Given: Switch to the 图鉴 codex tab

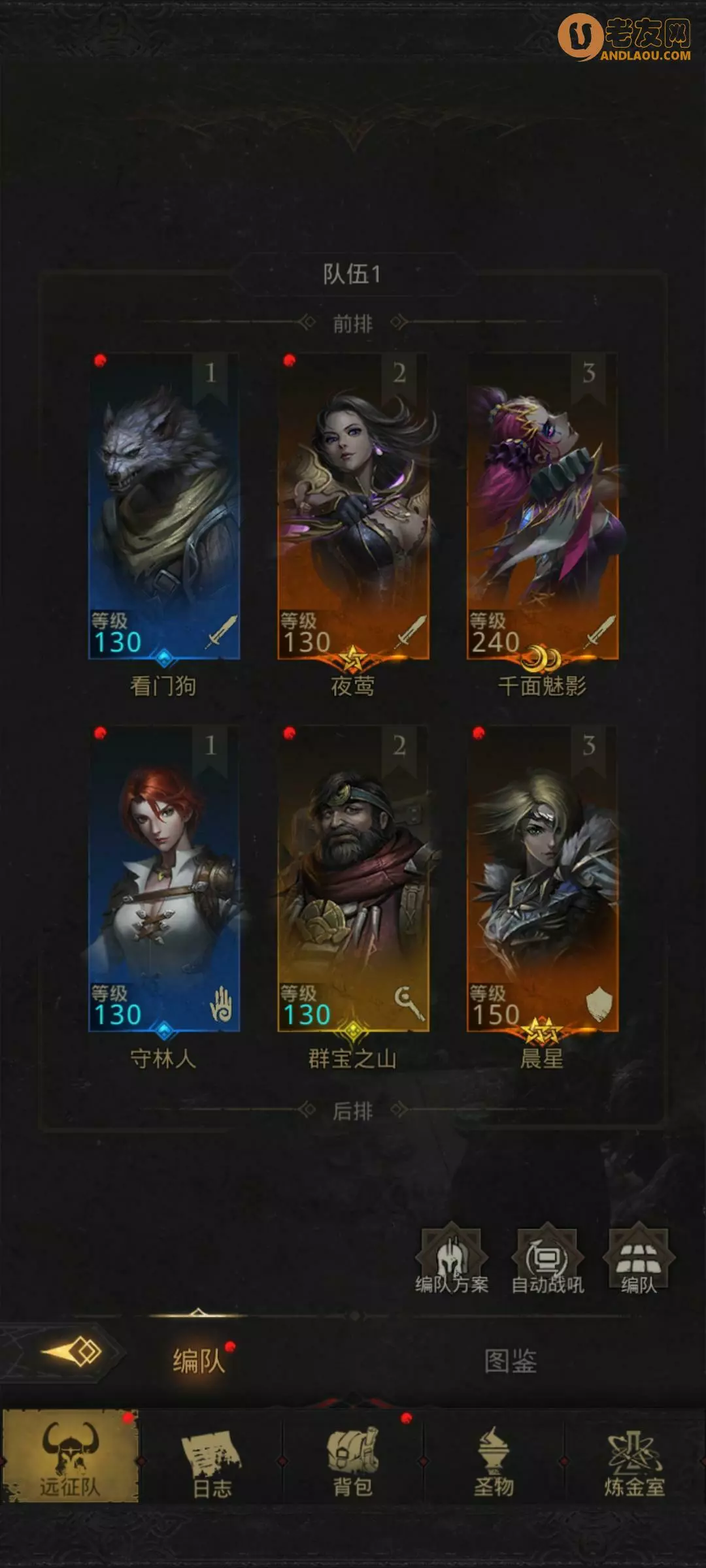Looking at the screenshot, I should pyautogui.click(x=511, y=1362).
